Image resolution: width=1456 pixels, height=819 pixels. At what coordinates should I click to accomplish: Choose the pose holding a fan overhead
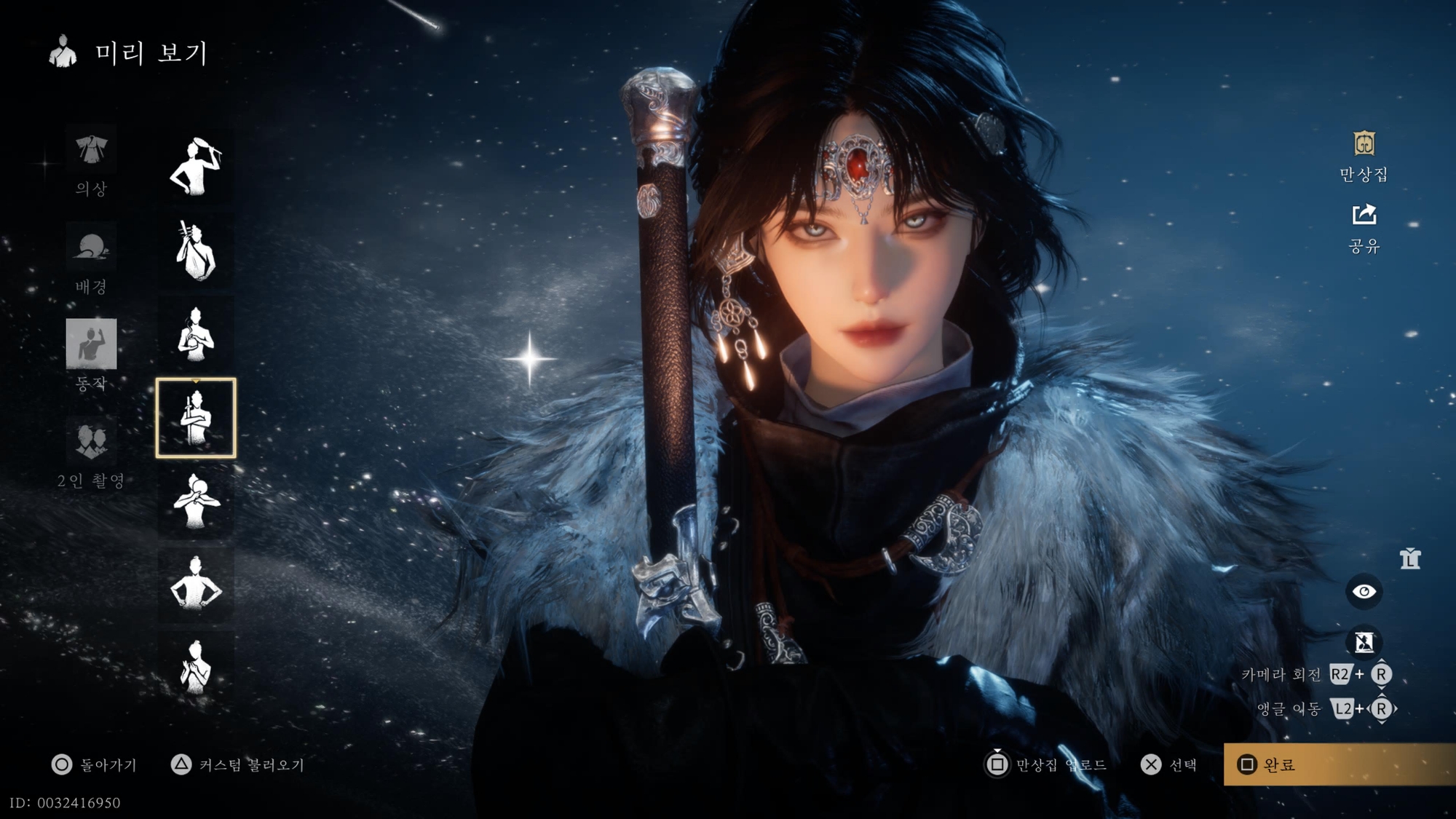196,167
